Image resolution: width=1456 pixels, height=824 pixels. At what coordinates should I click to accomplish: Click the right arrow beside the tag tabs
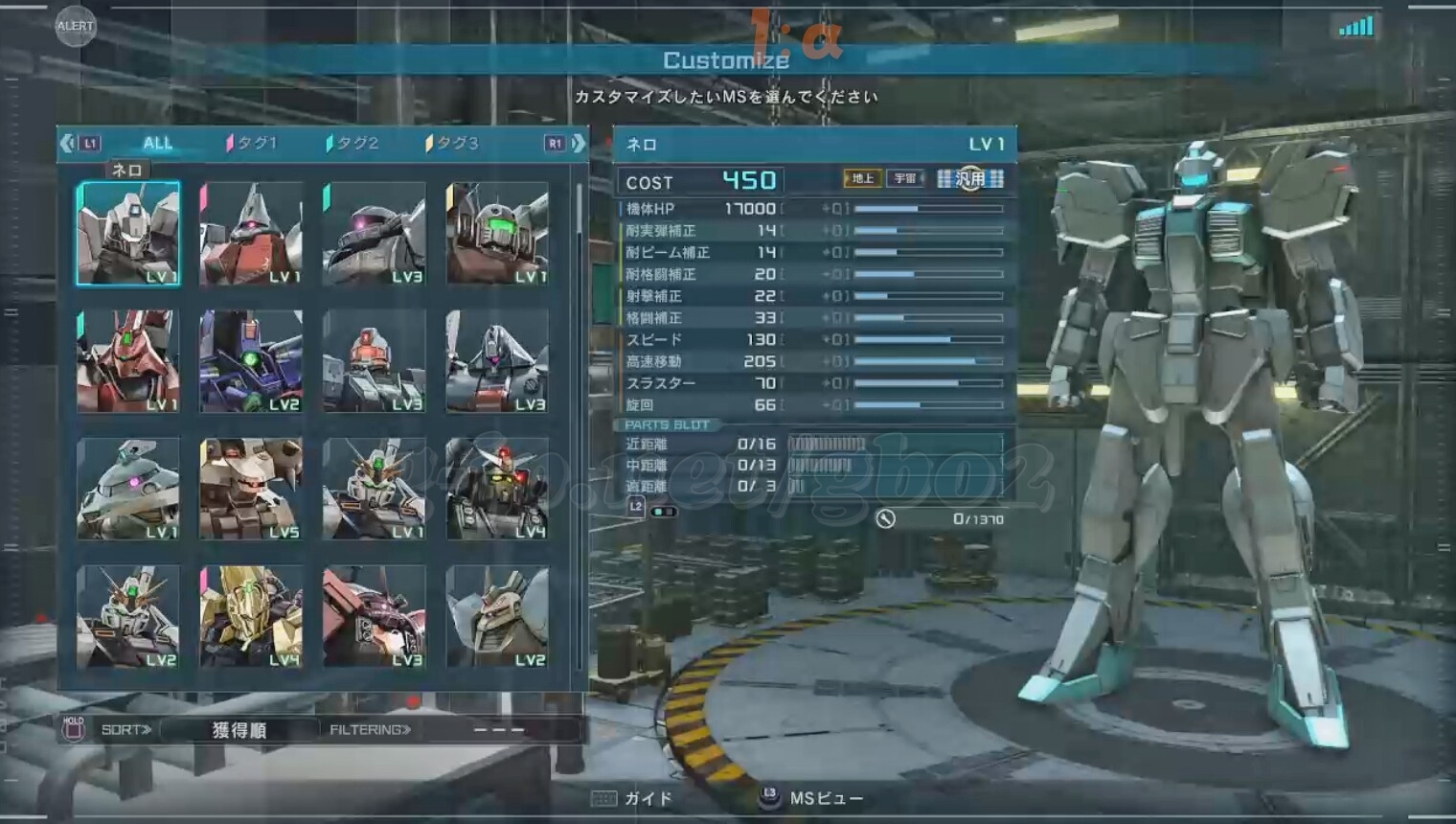pos(578,144)
